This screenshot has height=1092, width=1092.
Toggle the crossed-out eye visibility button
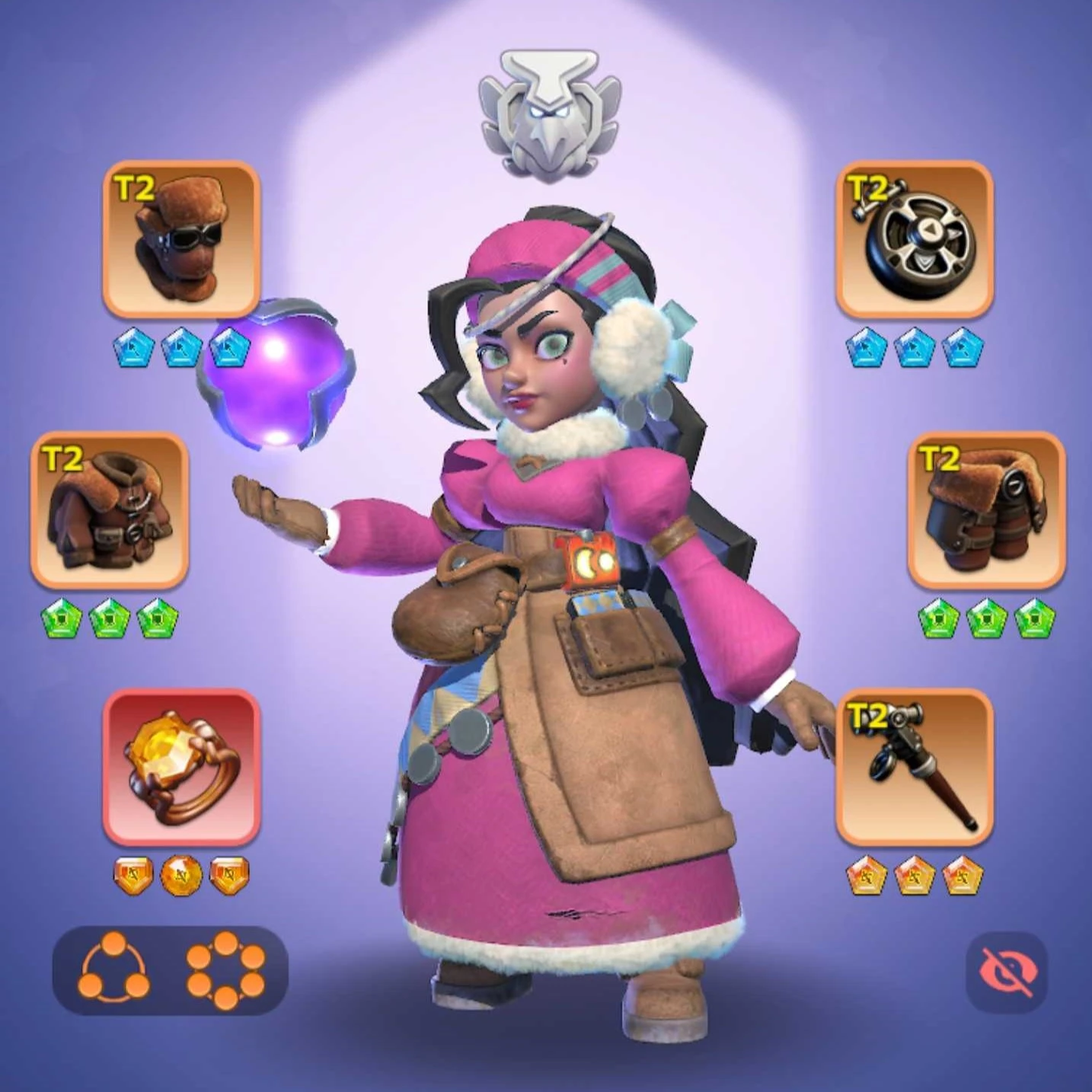[1007, 972]
